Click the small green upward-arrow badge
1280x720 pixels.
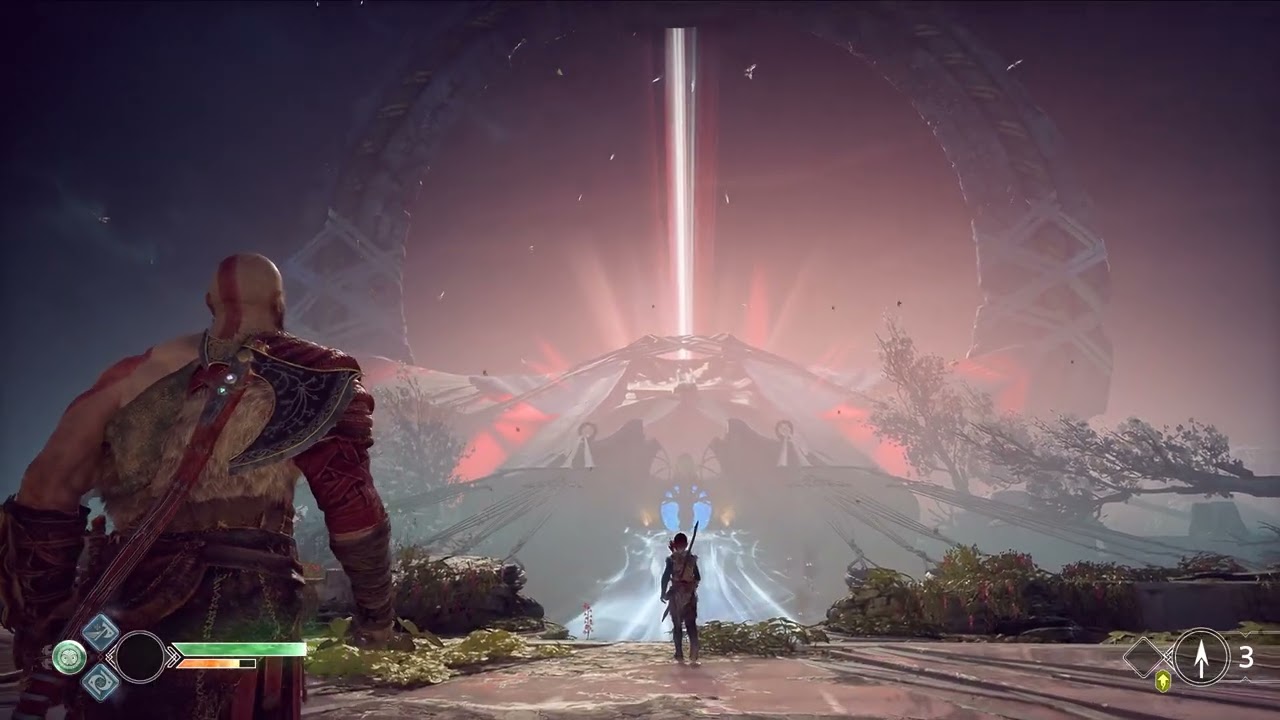coord(1163,682)
